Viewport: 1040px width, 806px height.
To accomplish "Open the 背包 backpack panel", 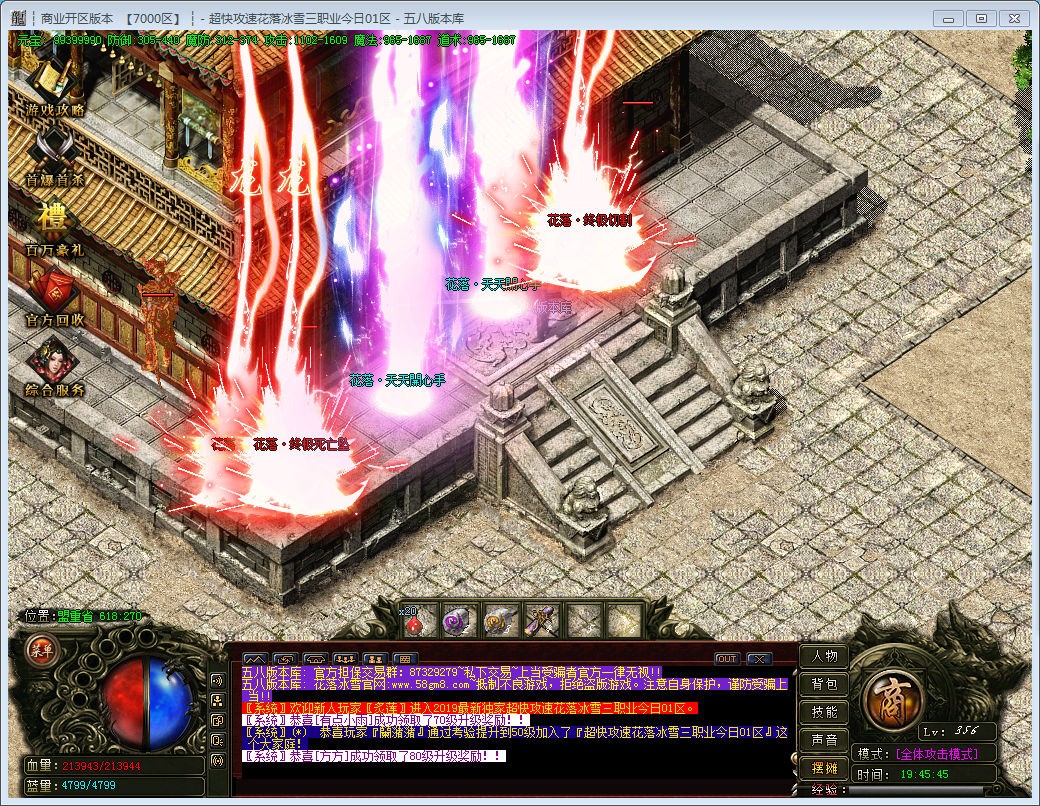I will click(x=824, y=685).
